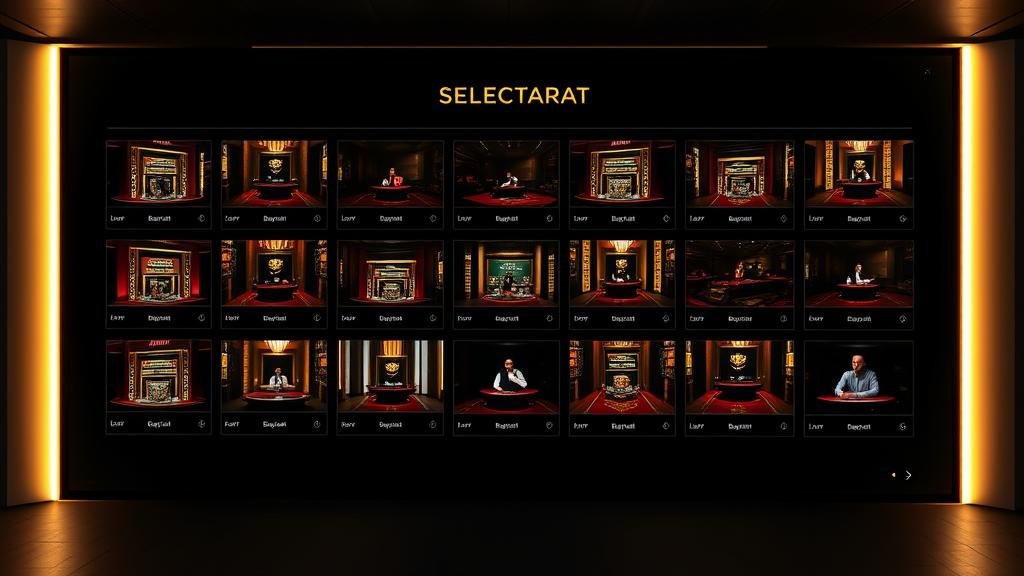Go to the next page arrow

pos(908,475)
